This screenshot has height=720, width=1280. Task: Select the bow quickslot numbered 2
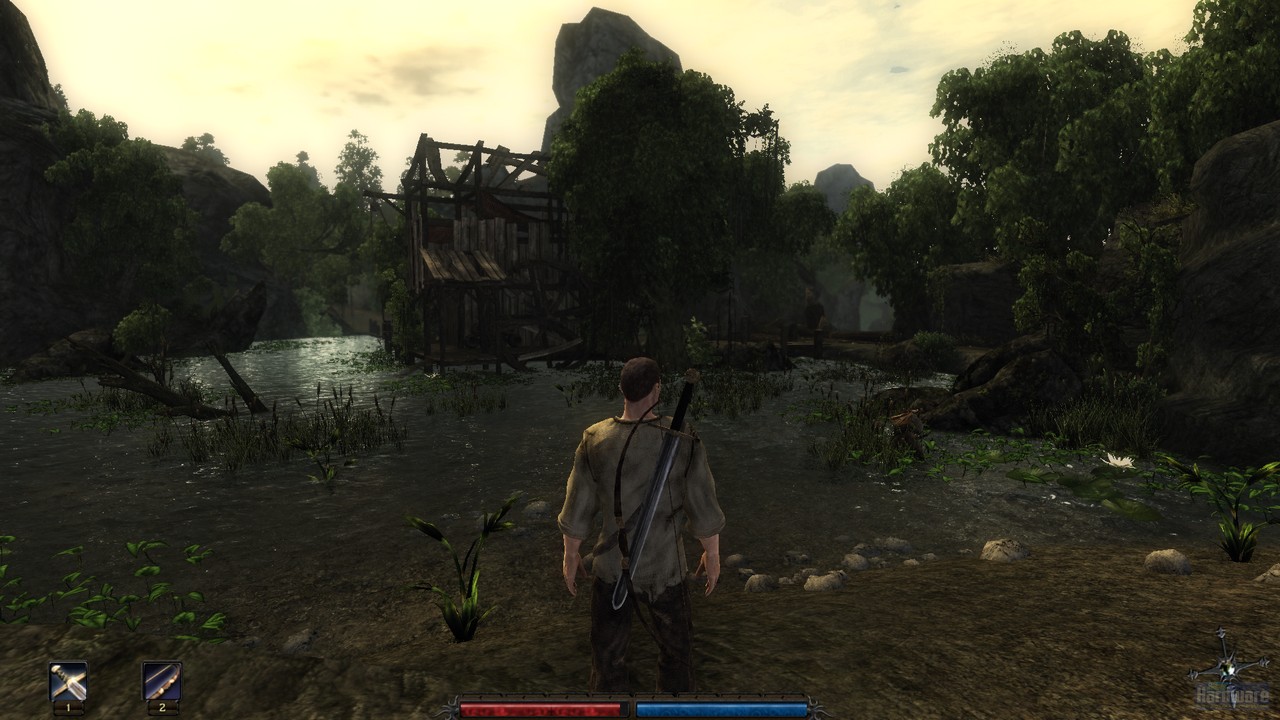[161, 681]
